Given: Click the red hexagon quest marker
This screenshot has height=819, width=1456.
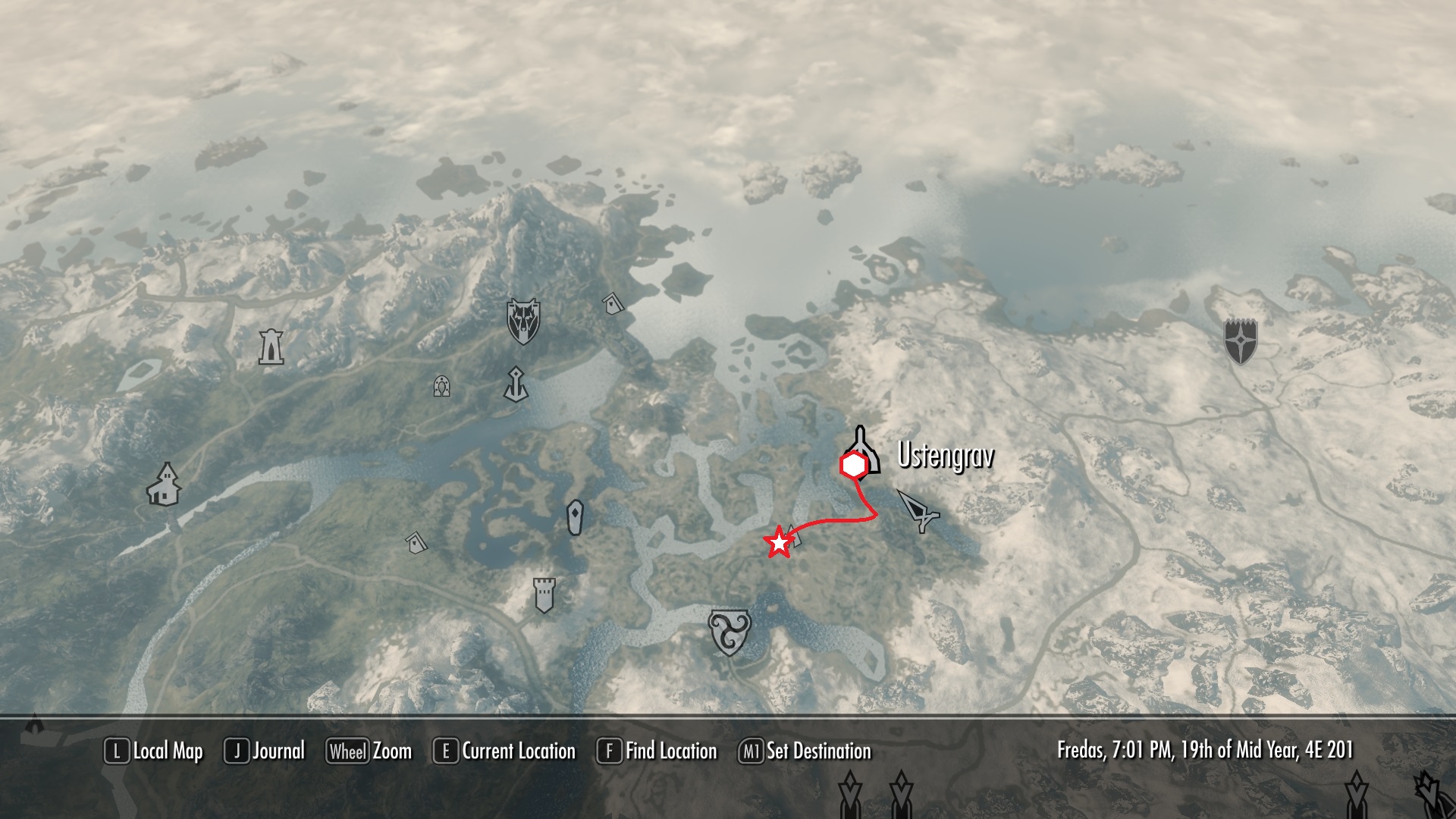Looking at the screenshot, I should point(854,466).
